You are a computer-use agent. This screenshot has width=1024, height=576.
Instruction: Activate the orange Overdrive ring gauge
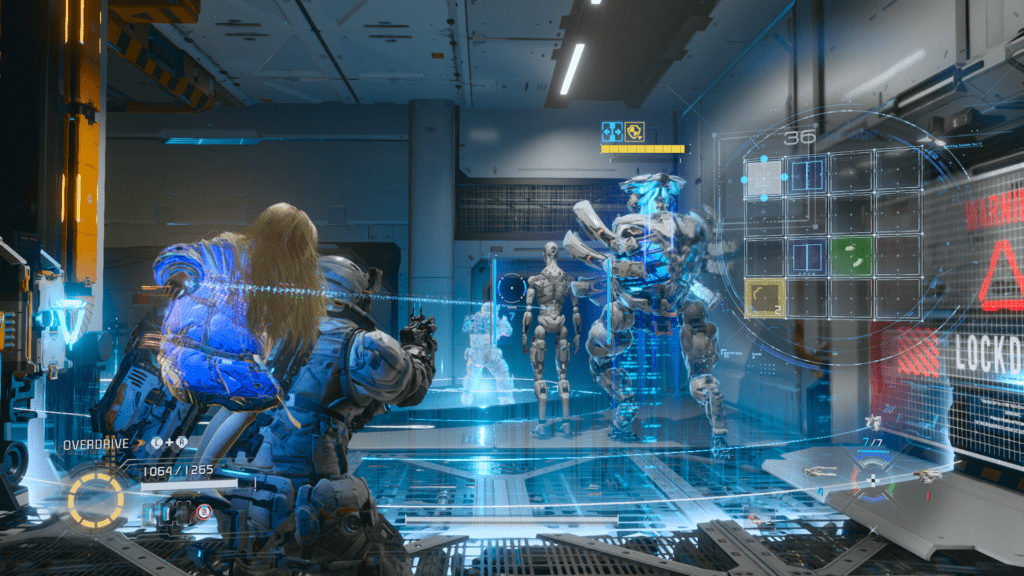coord(96,496)
